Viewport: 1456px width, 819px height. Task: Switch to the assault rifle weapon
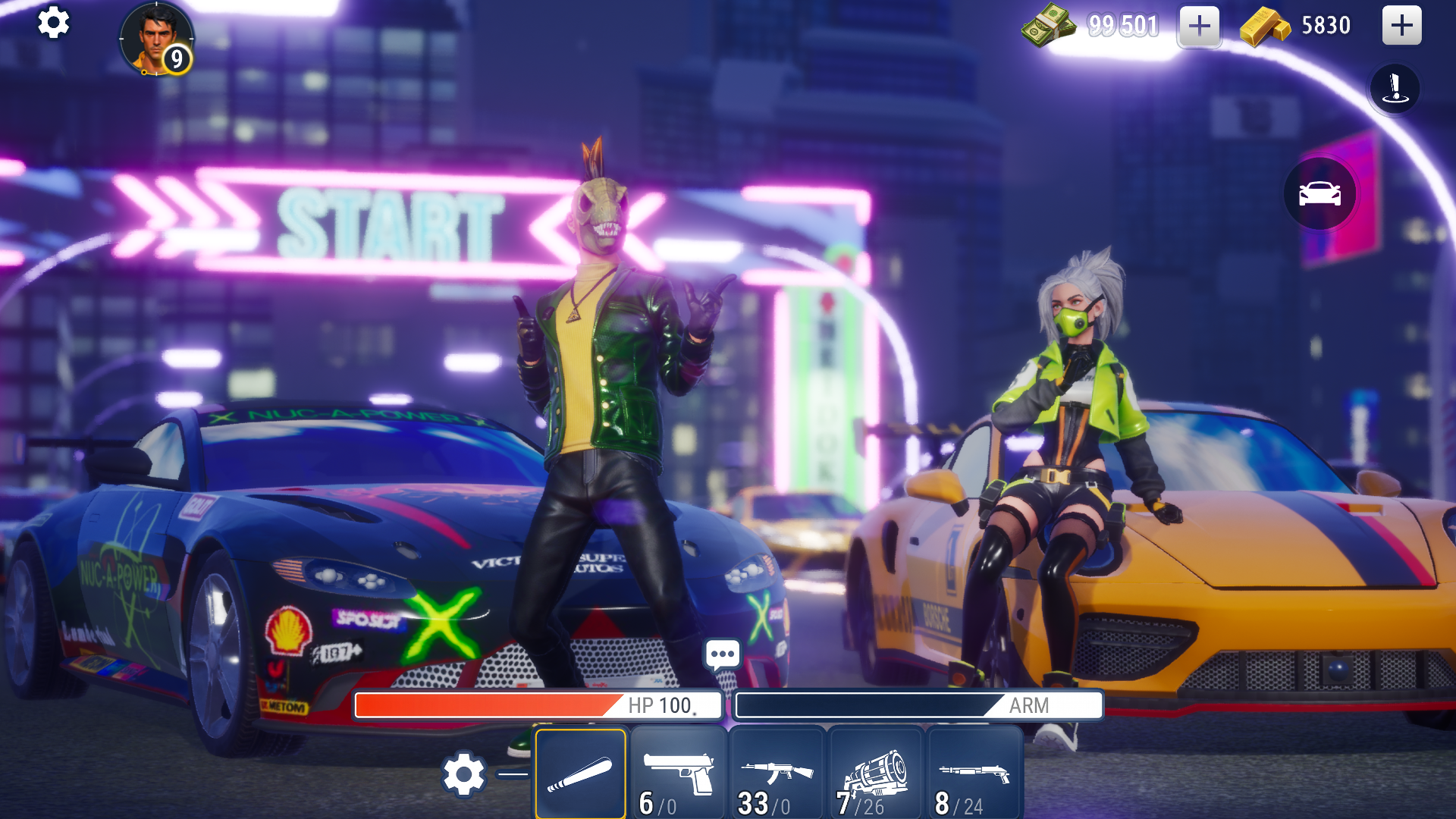click(x=777, y=772)
